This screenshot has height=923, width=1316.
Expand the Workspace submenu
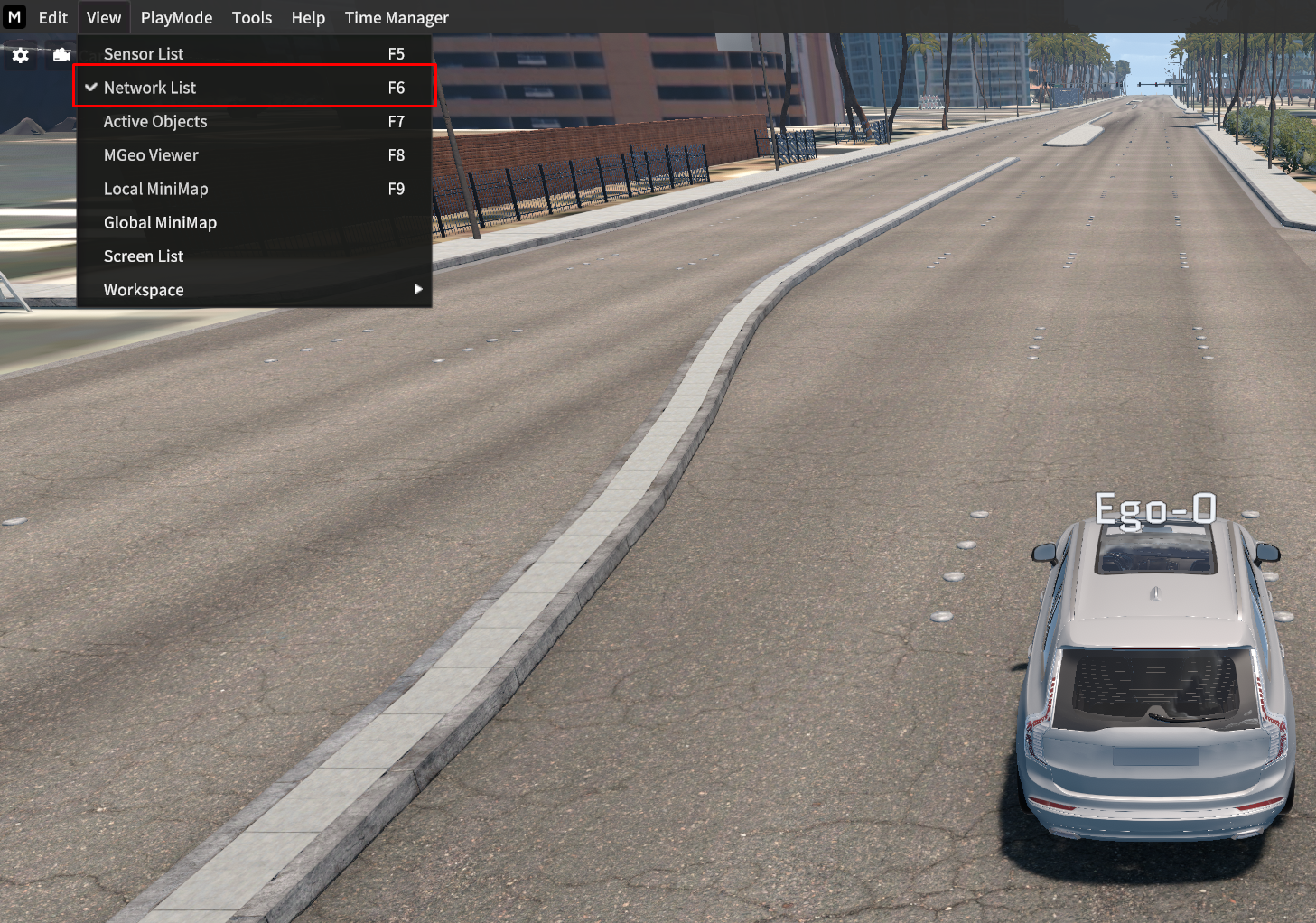click(144, 290)
